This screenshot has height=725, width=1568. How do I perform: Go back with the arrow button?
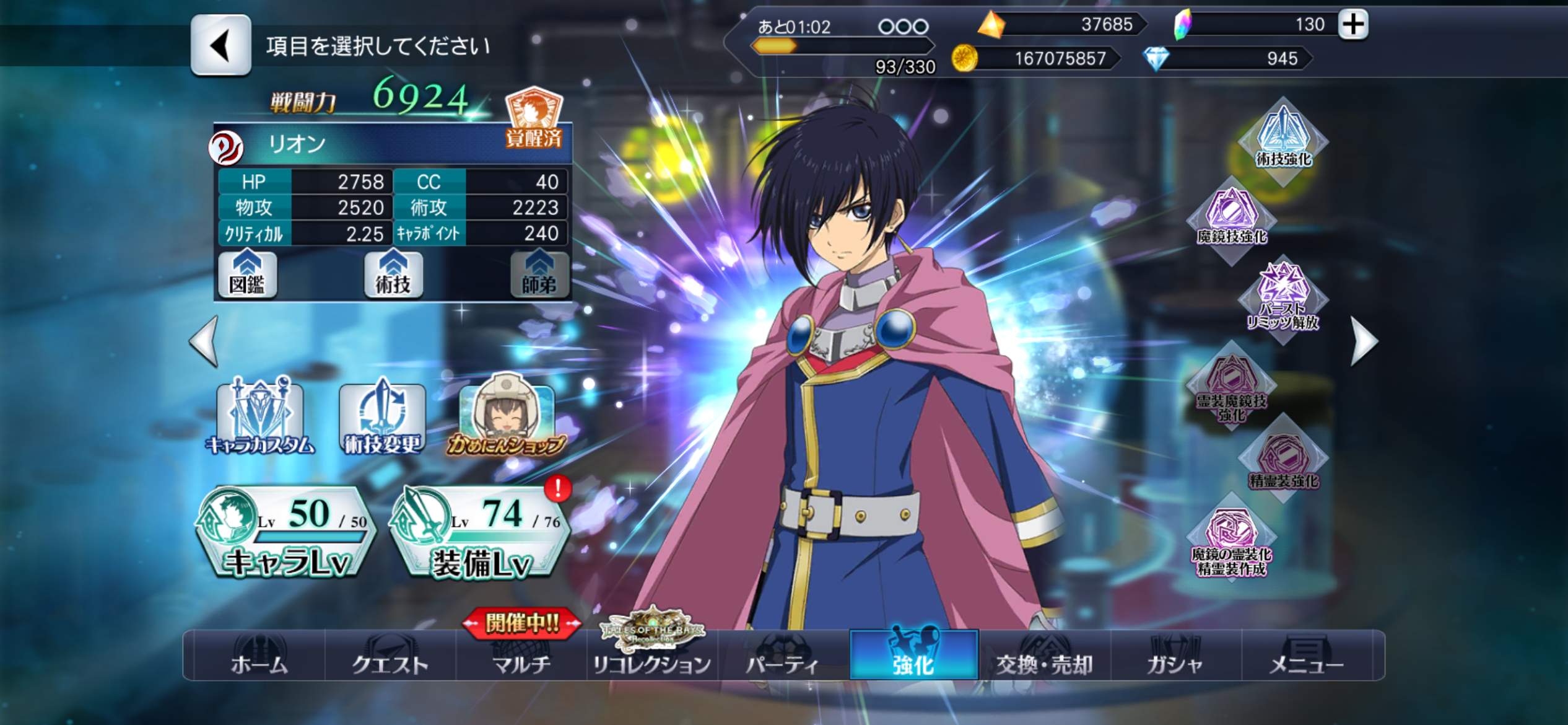tap(221, 45)
